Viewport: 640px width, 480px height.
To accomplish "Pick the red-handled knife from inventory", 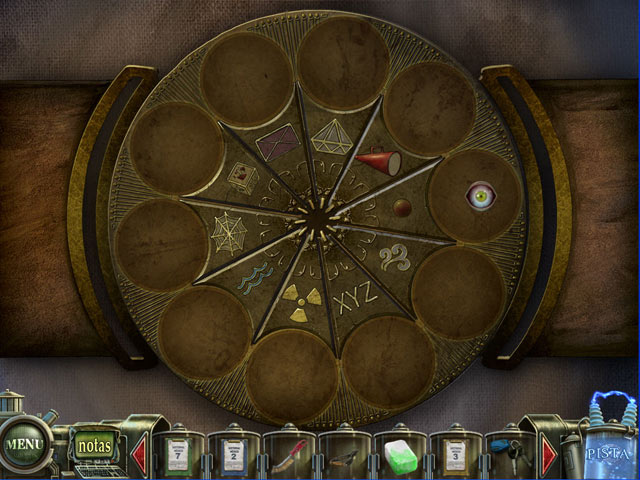I will (288, 456).
